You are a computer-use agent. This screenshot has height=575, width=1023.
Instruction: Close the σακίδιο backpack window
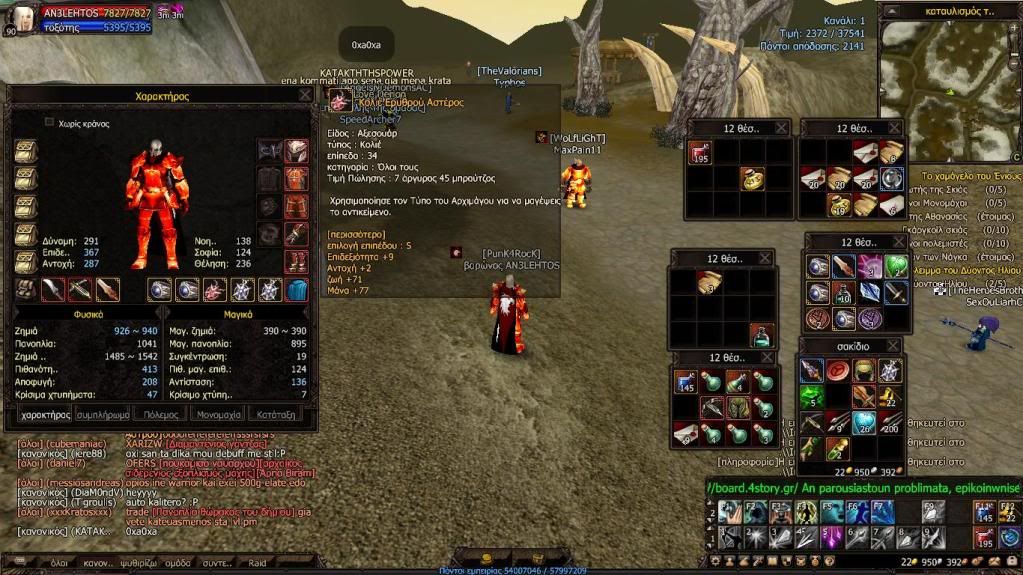pyautogui.click(x=892, y=346)
